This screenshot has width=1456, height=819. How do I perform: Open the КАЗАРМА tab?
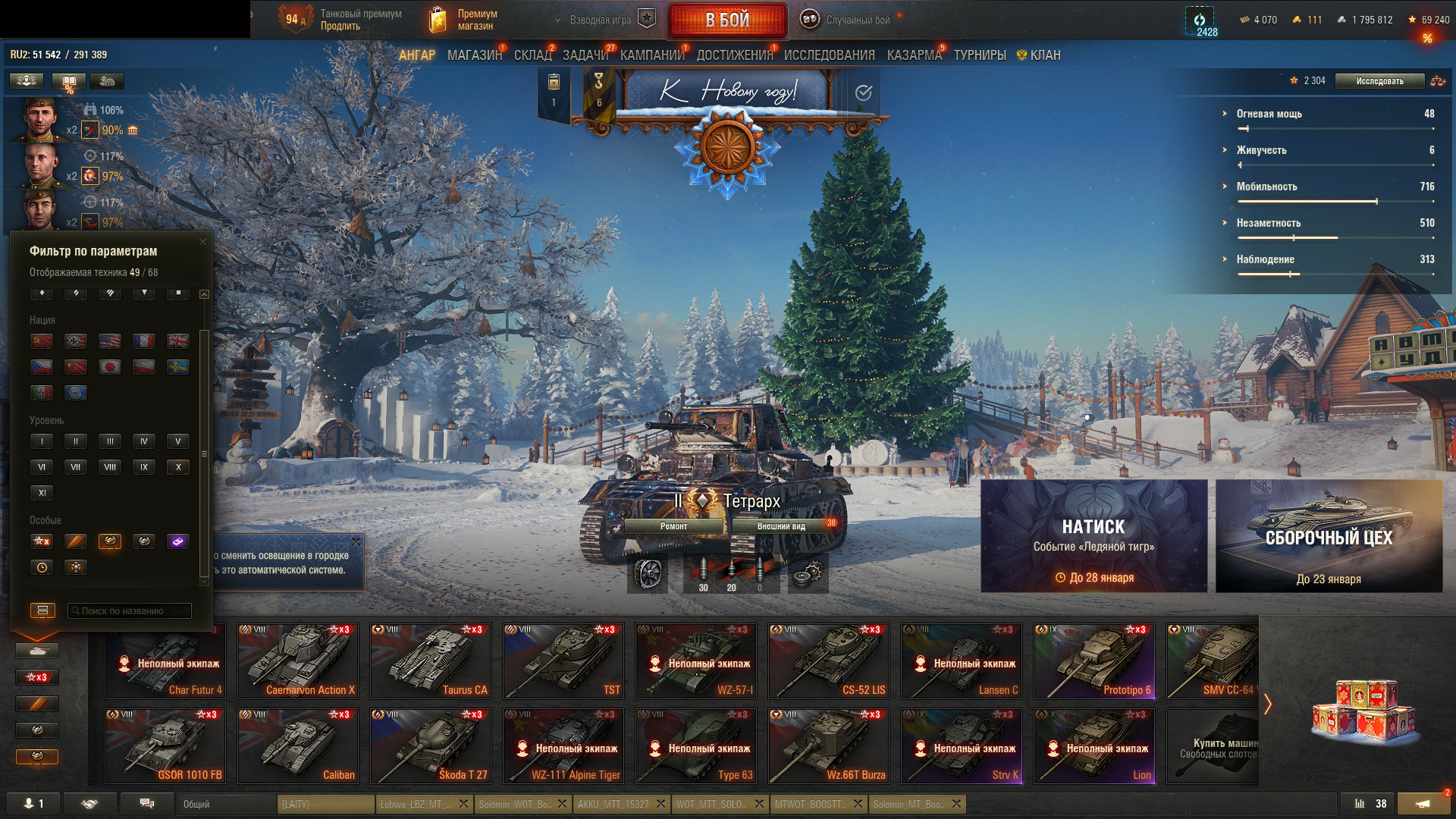[x=914, y=55]
